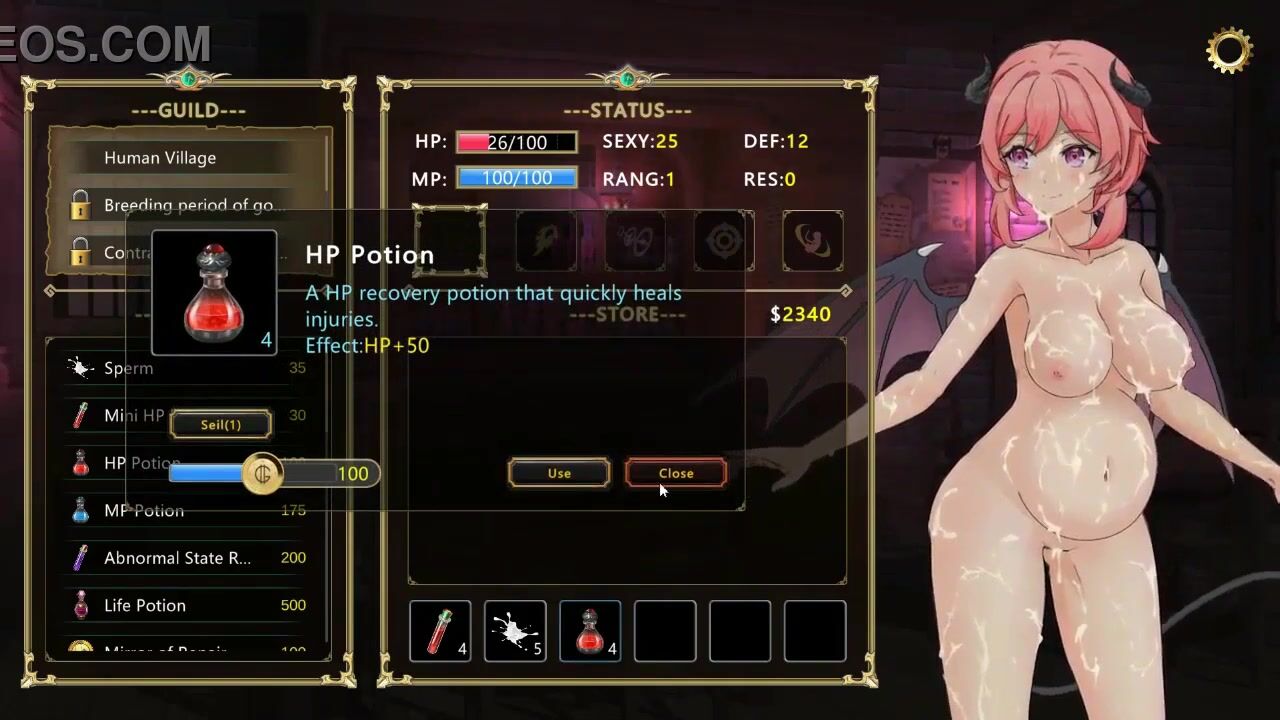Choose MP Potion in the store list
Viewport: 1280px width, 720px height.
point(144,510)
